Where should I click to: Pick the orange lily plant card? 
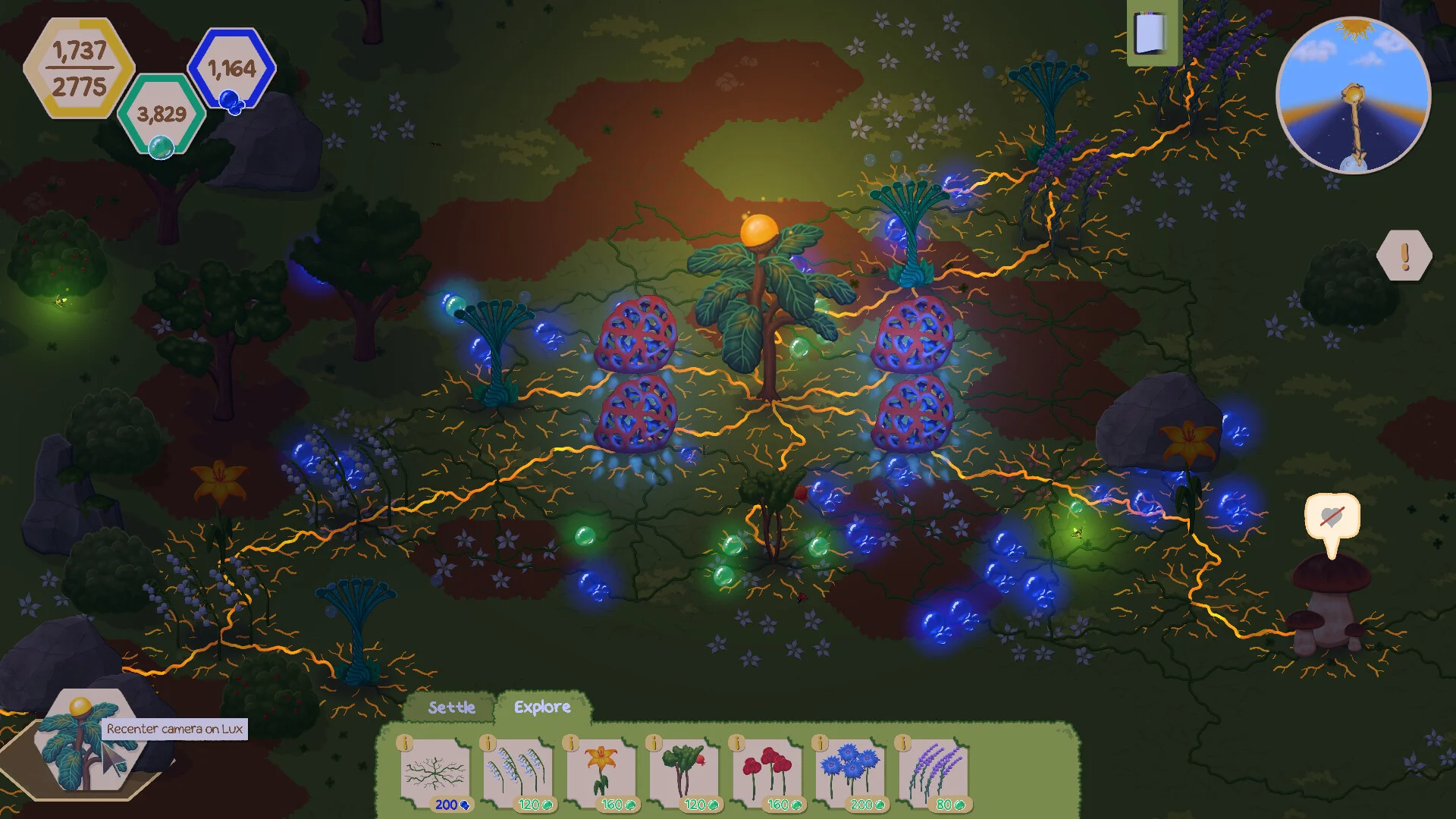point(601,773)
